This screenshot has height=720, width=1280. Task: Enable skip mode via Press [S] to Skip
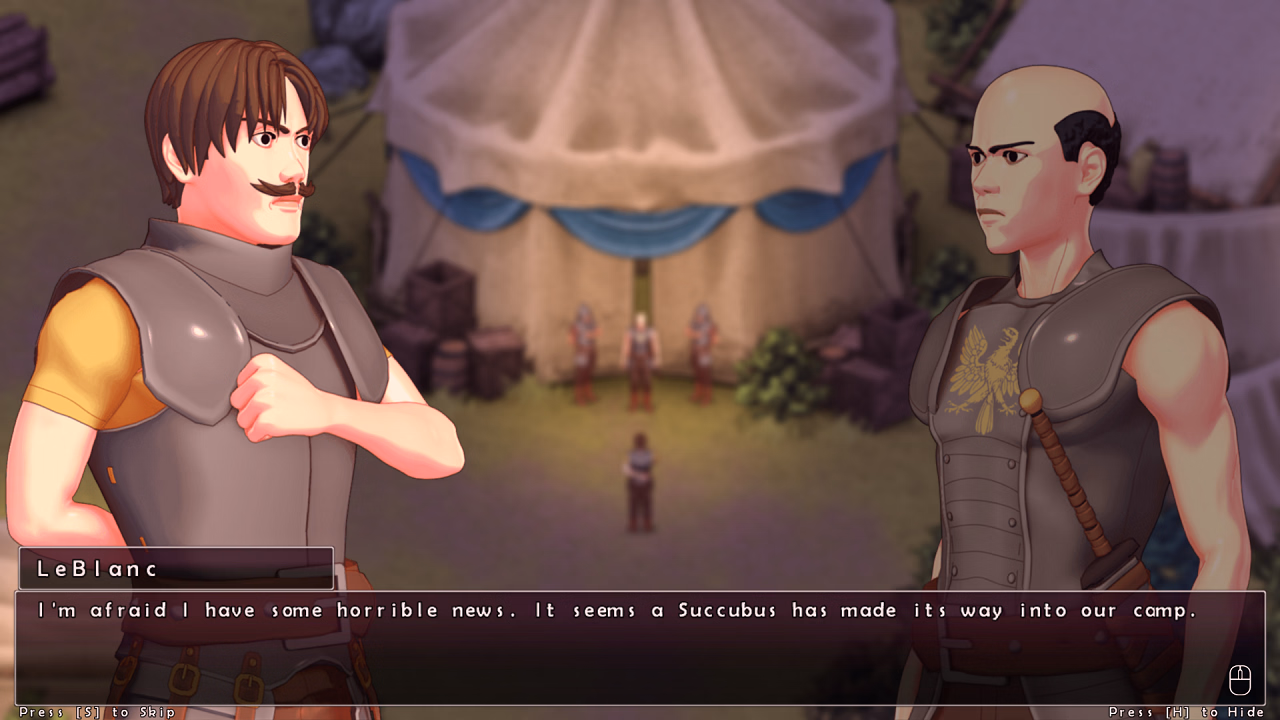pos(95,712)
